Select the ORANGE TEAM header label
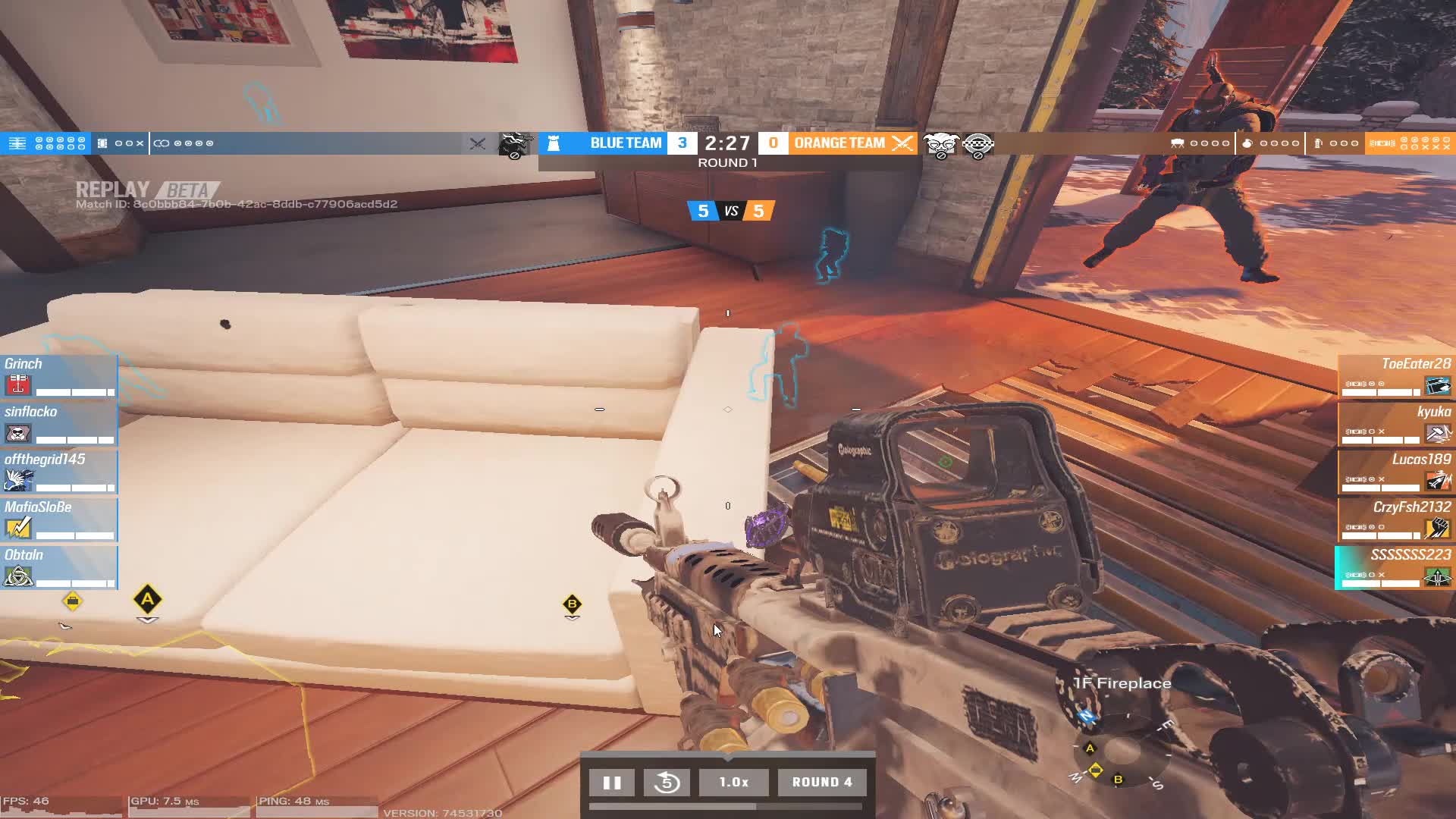1456x819 pixels. [838, 142]
